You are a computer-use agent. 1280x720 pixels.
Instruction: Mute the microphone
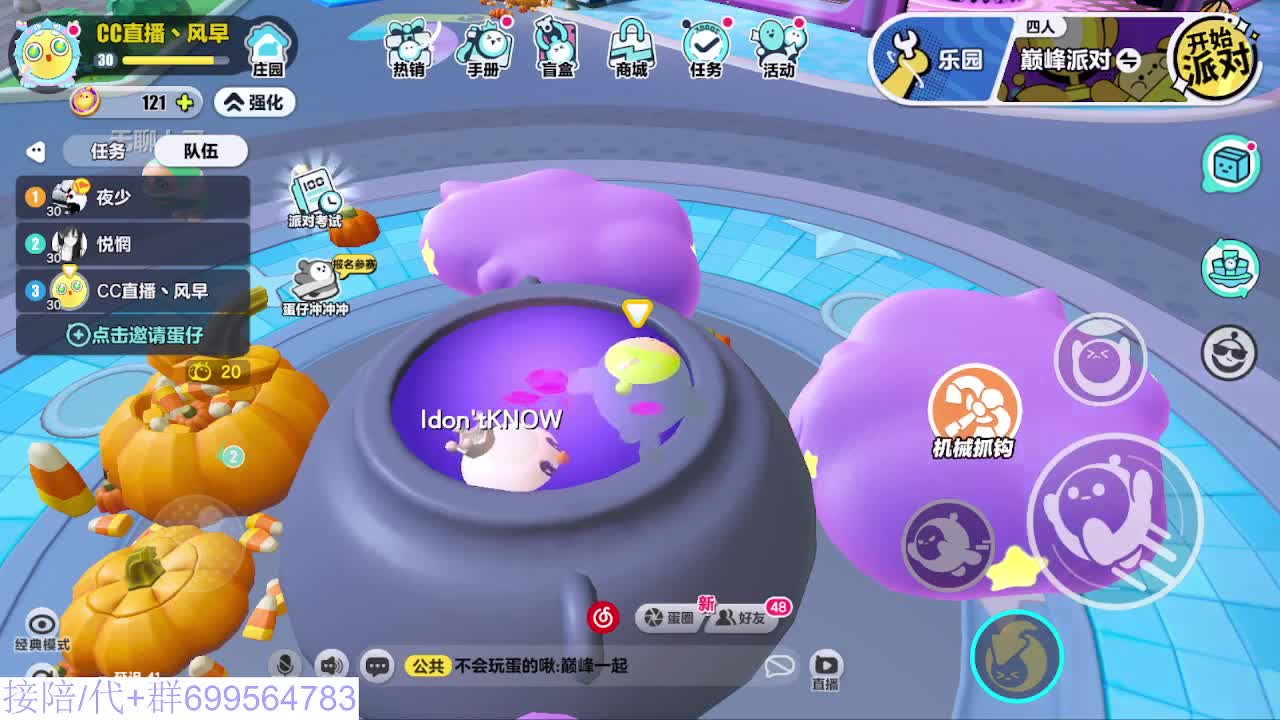(285, 664)
